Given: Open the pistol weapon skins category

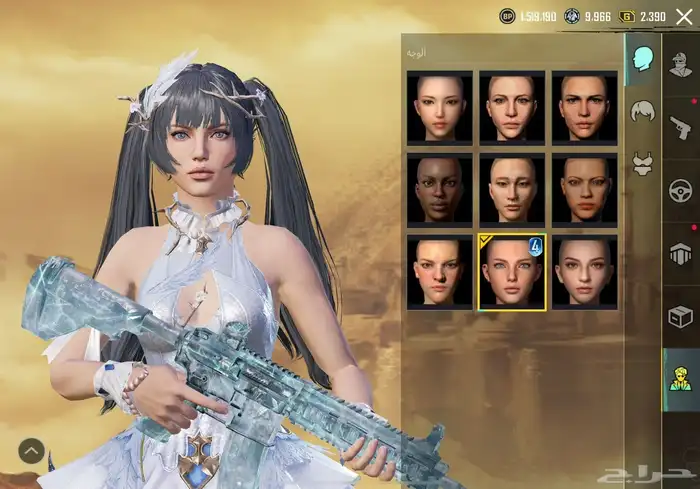Looking at the screenshot, I should pos(680,125).
